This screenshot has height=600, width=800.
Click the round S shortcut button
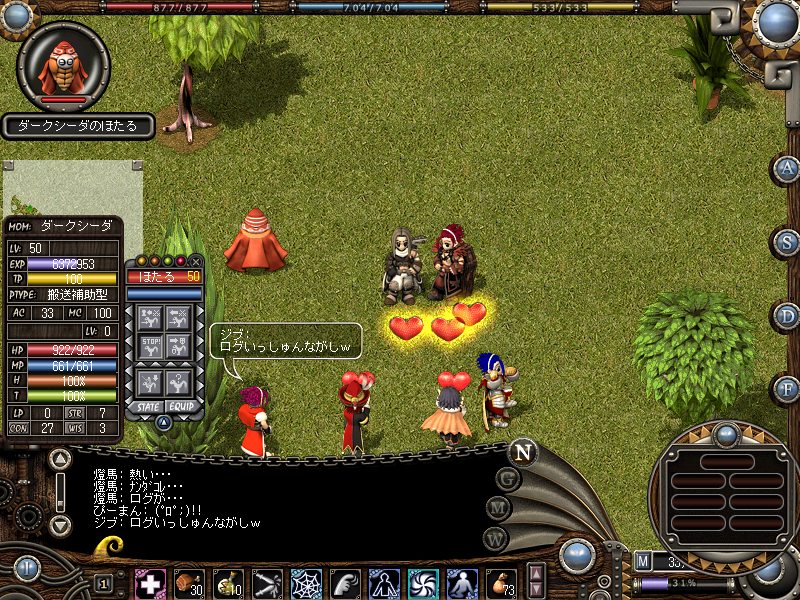[788, 242]
